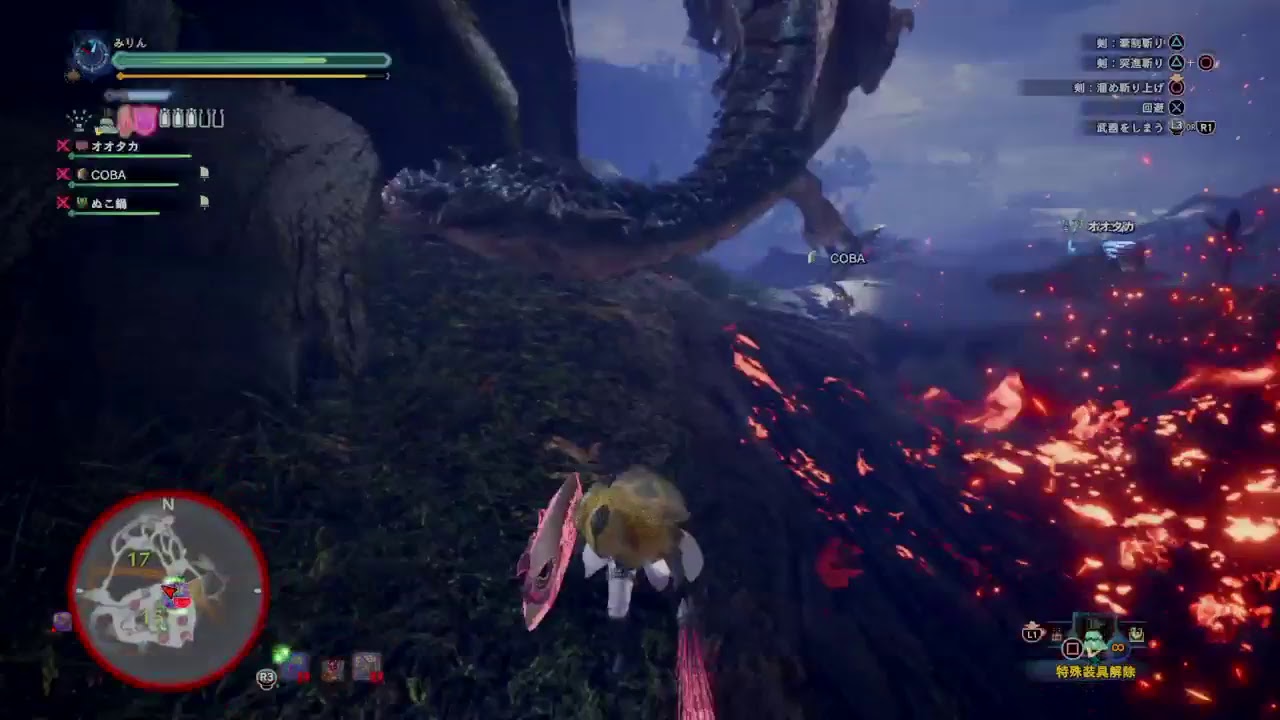Click the infinity ammo icon near the square button
The width and height of the screenshot is (1280, 720).
coord(1117,648)
